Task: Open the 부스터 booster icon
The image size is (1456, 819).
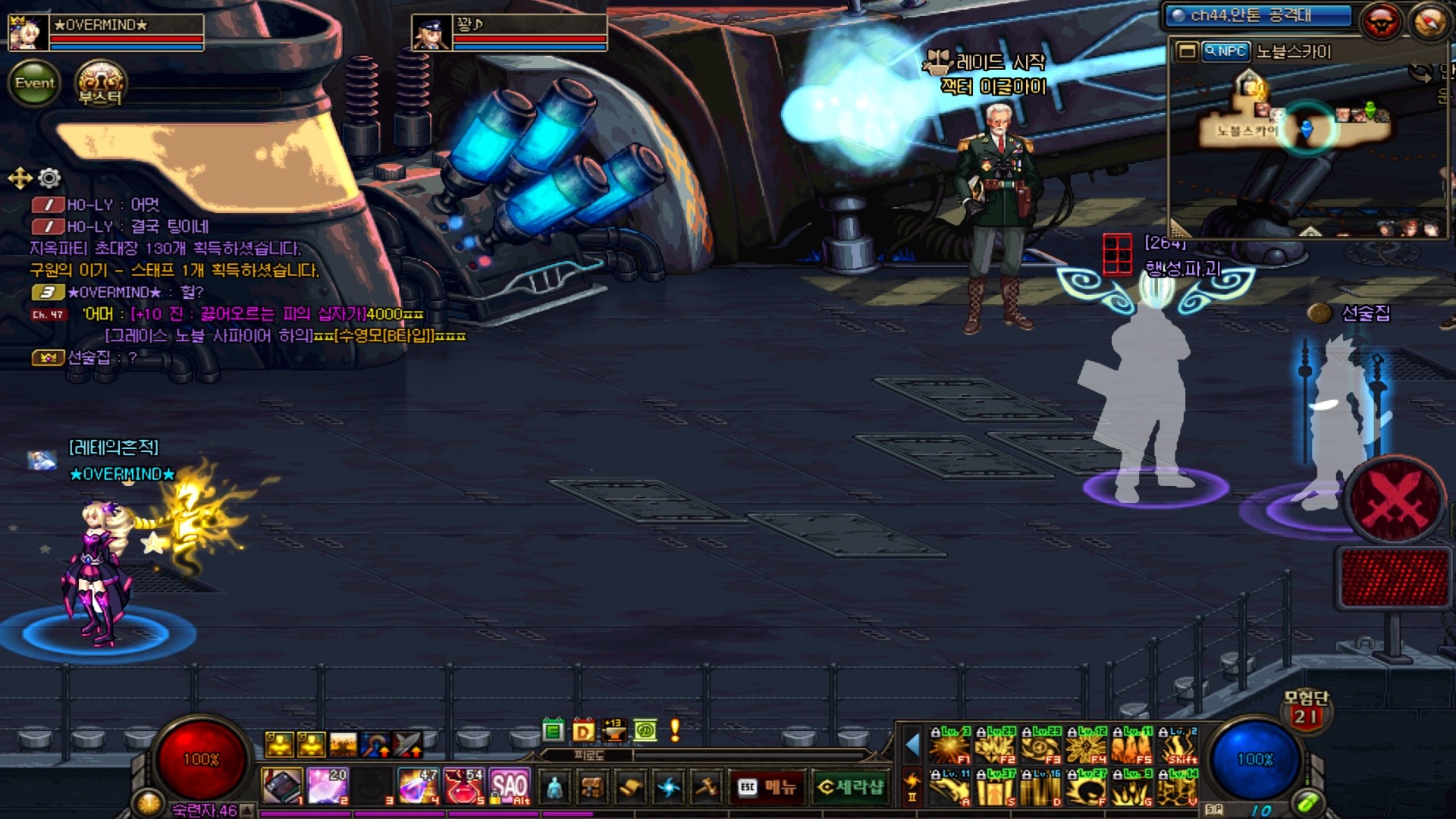Action: tap(101, 83)
